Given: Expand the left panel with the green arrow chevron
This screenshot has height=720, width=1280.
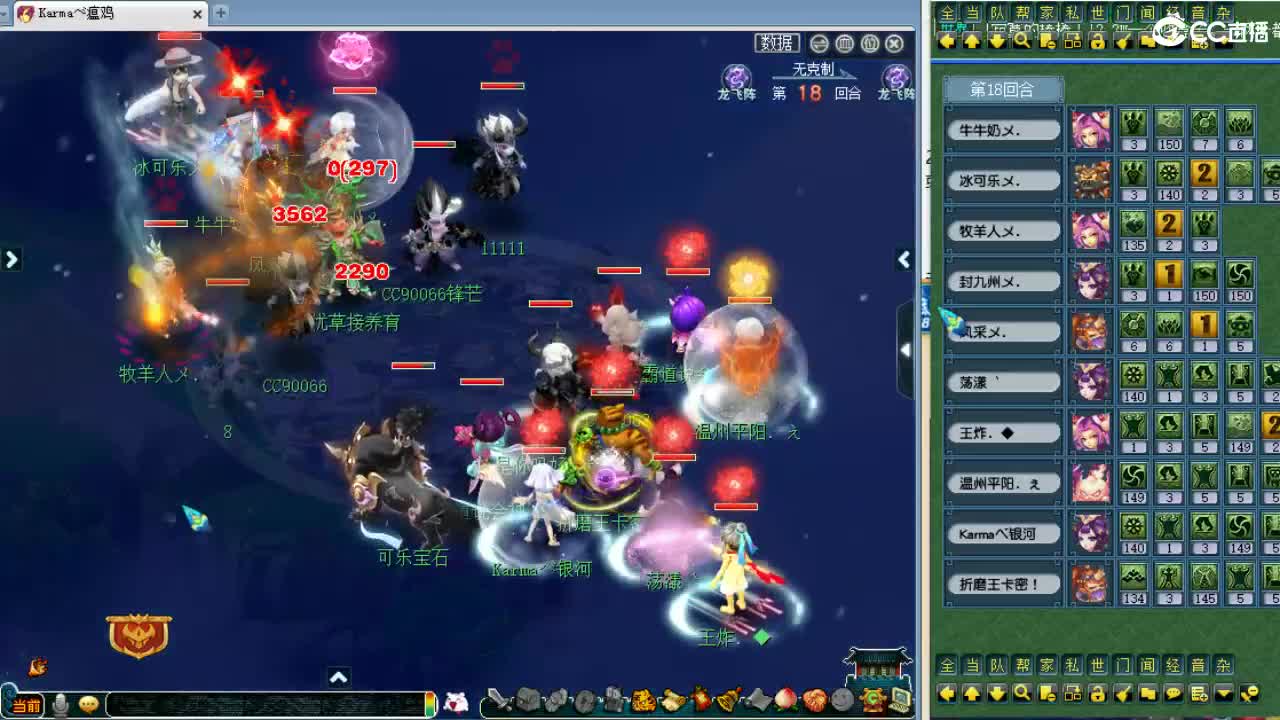Looking at the screenshot, I should tap(12, 258).
